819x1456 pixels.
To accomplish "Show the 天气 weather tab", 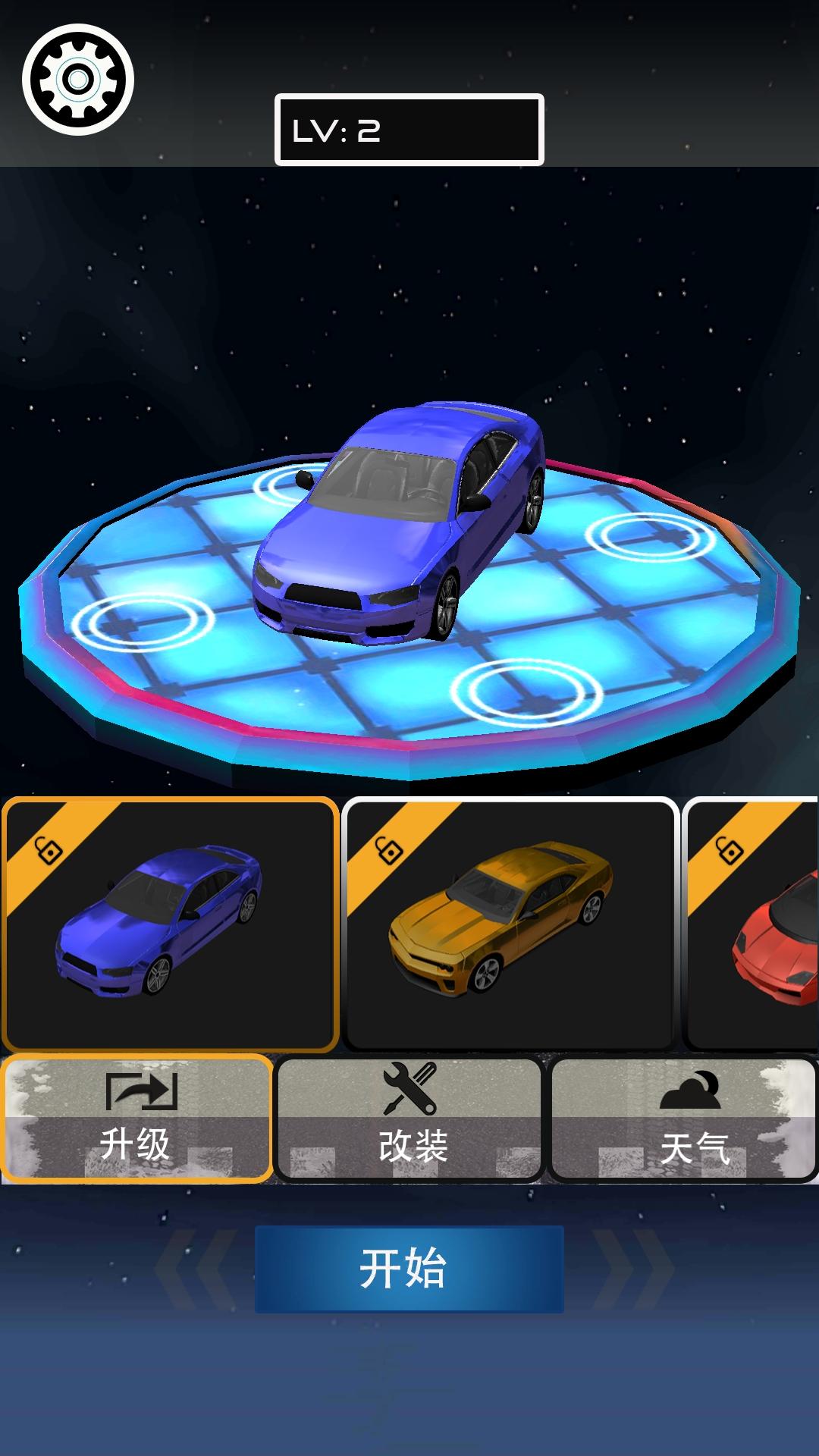I will 682,1119.
